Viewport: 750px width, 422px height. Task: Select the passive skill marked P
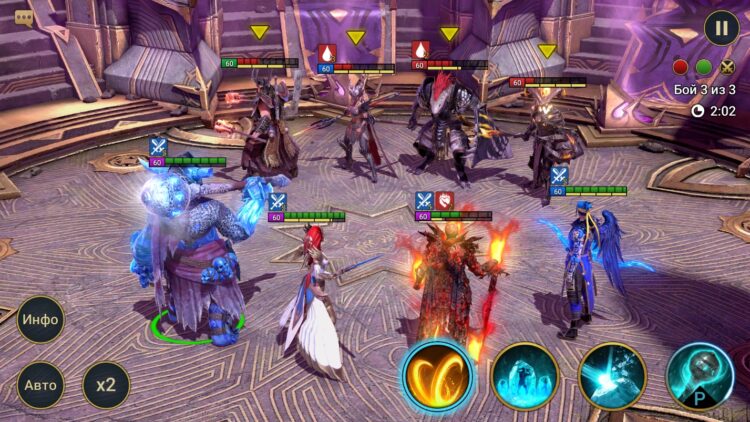[700, 376]
